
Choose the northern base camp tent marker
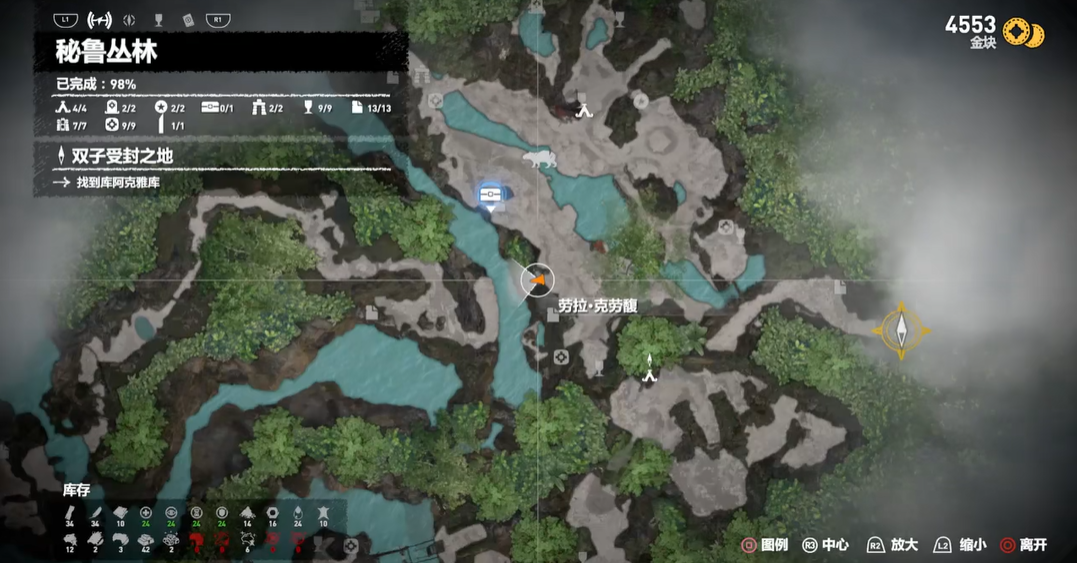[x=584, y=110]
